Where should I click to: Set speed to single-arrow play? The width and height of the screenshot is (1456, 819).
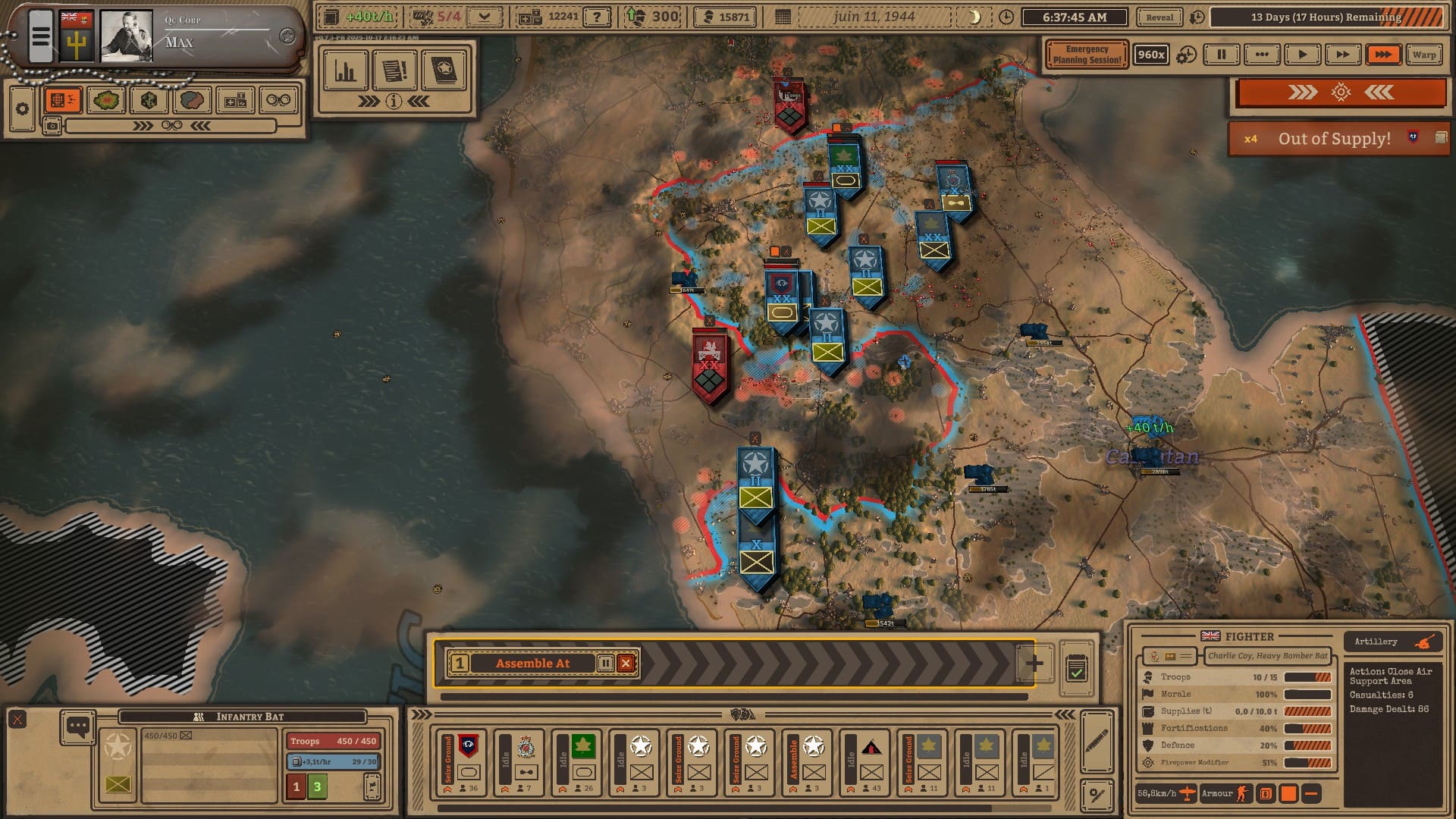click(1302, 55)
